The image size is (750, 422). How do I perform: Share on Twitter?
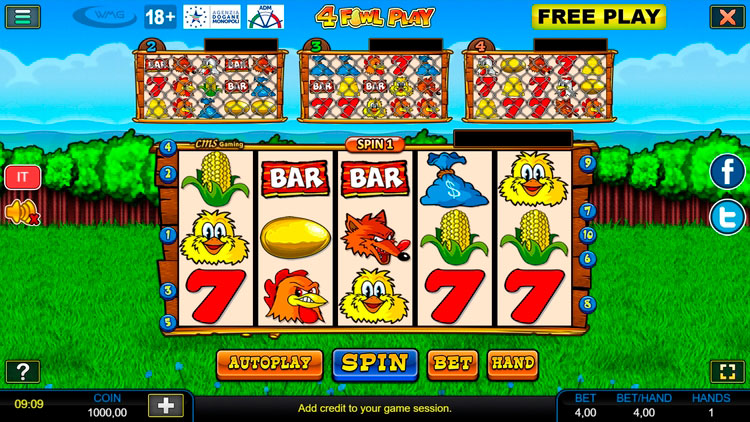pos(727,217)
